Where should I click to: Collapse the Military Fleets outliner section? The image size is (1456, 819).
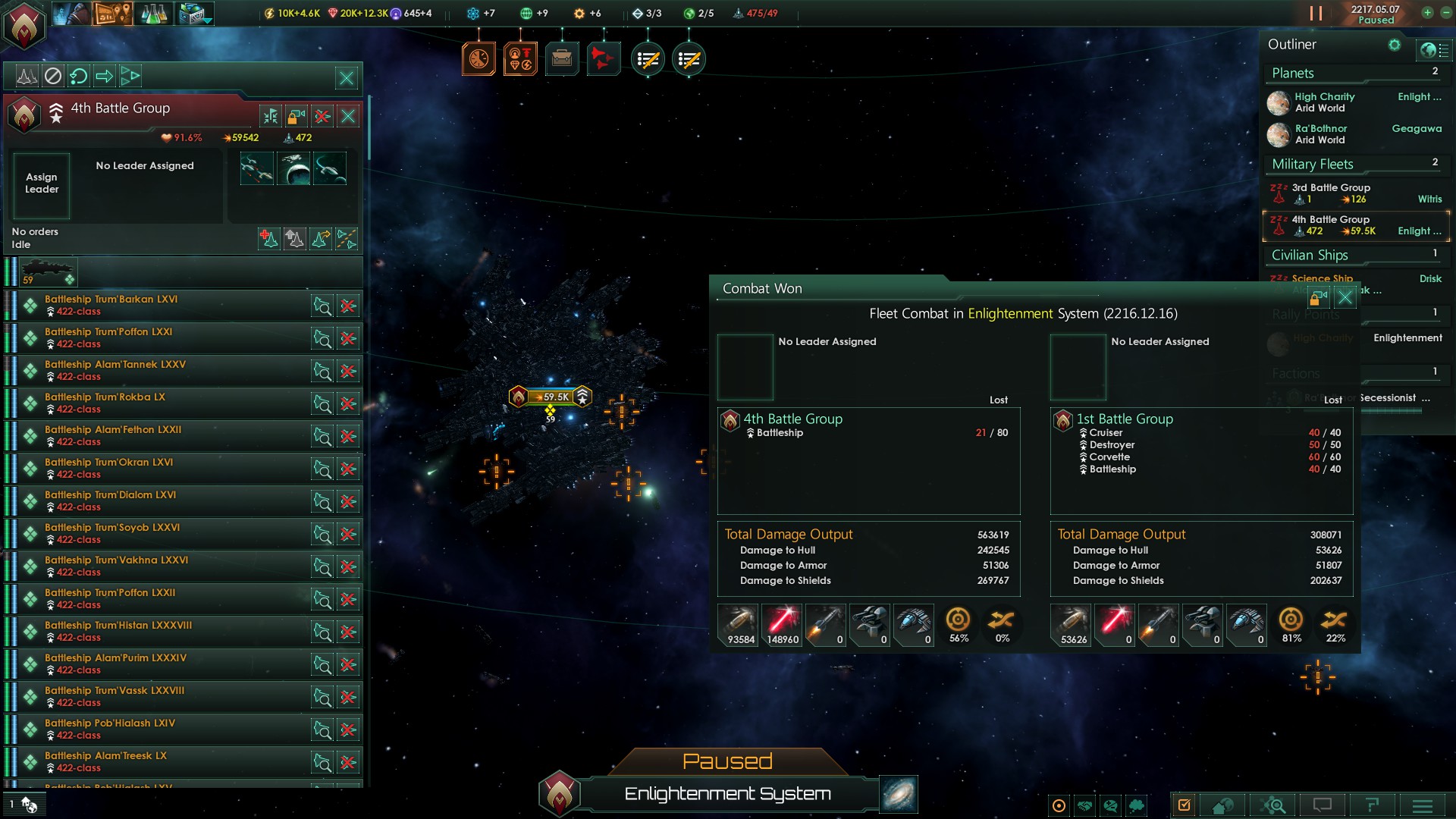pyautogui.click(x=1312, y=164)
